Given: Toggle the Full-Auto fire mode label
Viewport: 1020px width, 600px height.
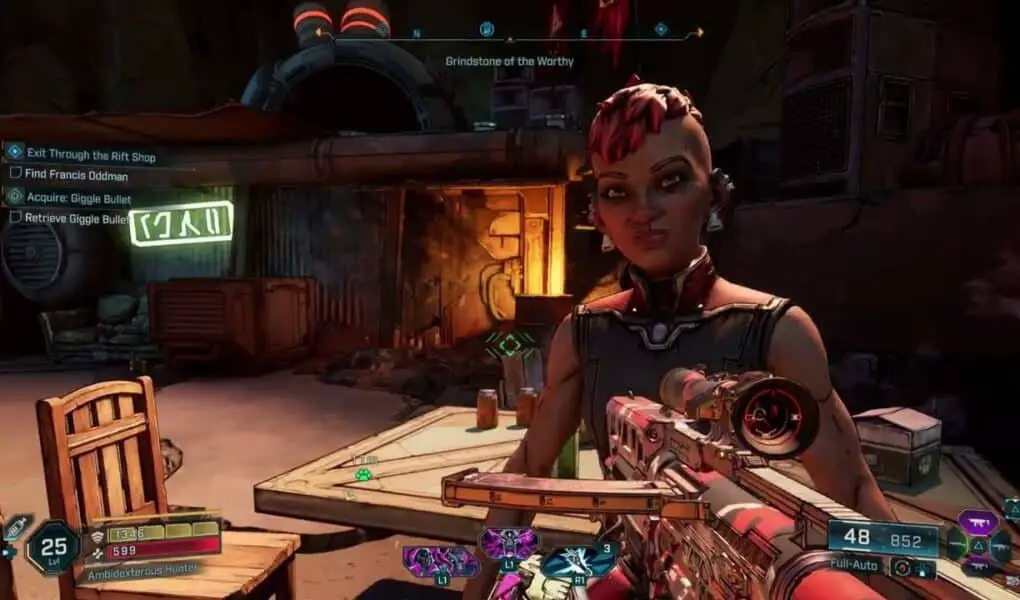Looking at the screenshot, I should tap(855, 566).
